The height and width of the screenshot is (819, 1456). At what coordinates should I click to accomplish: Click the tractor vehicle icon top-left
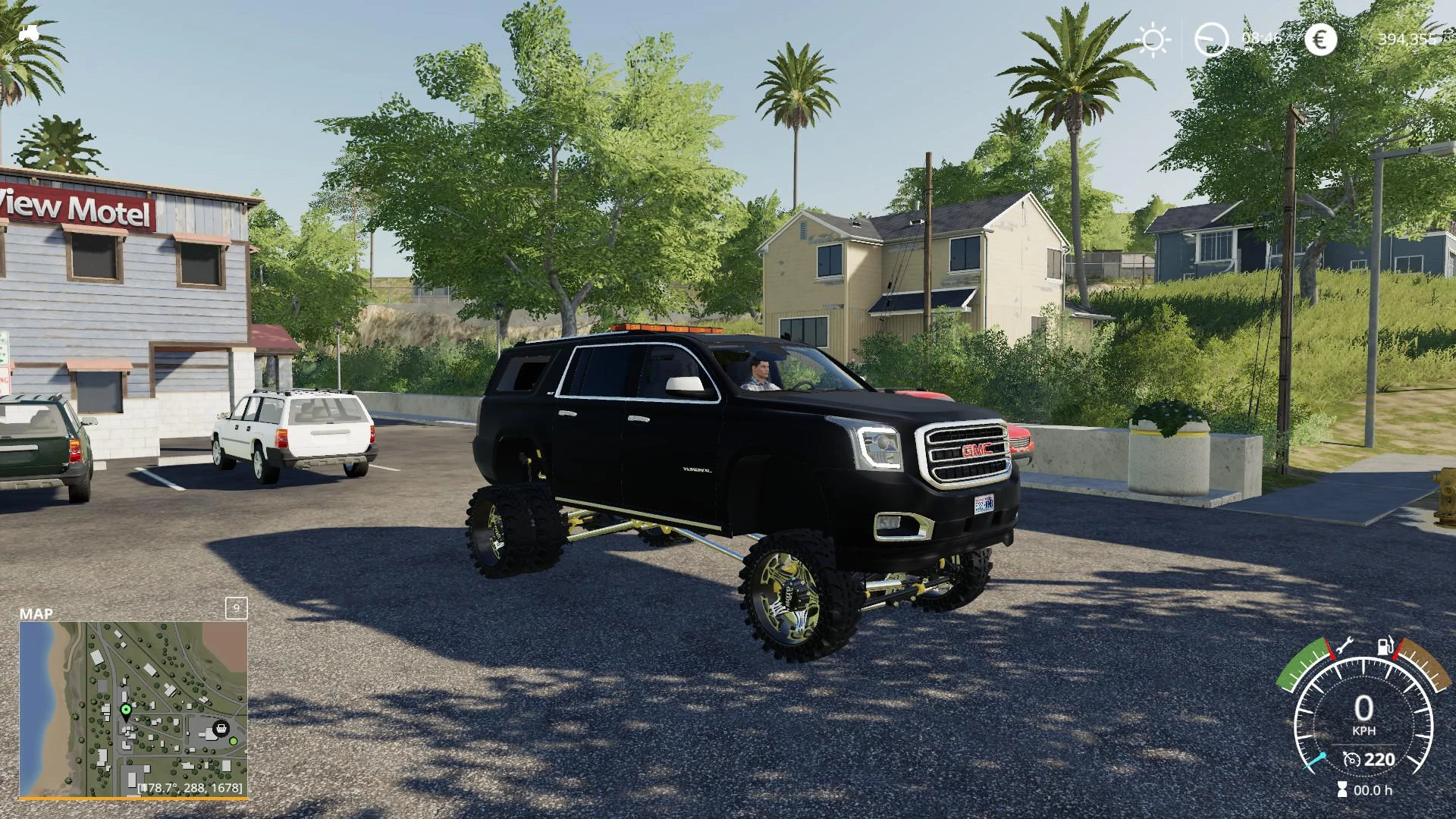pos(30,33)
